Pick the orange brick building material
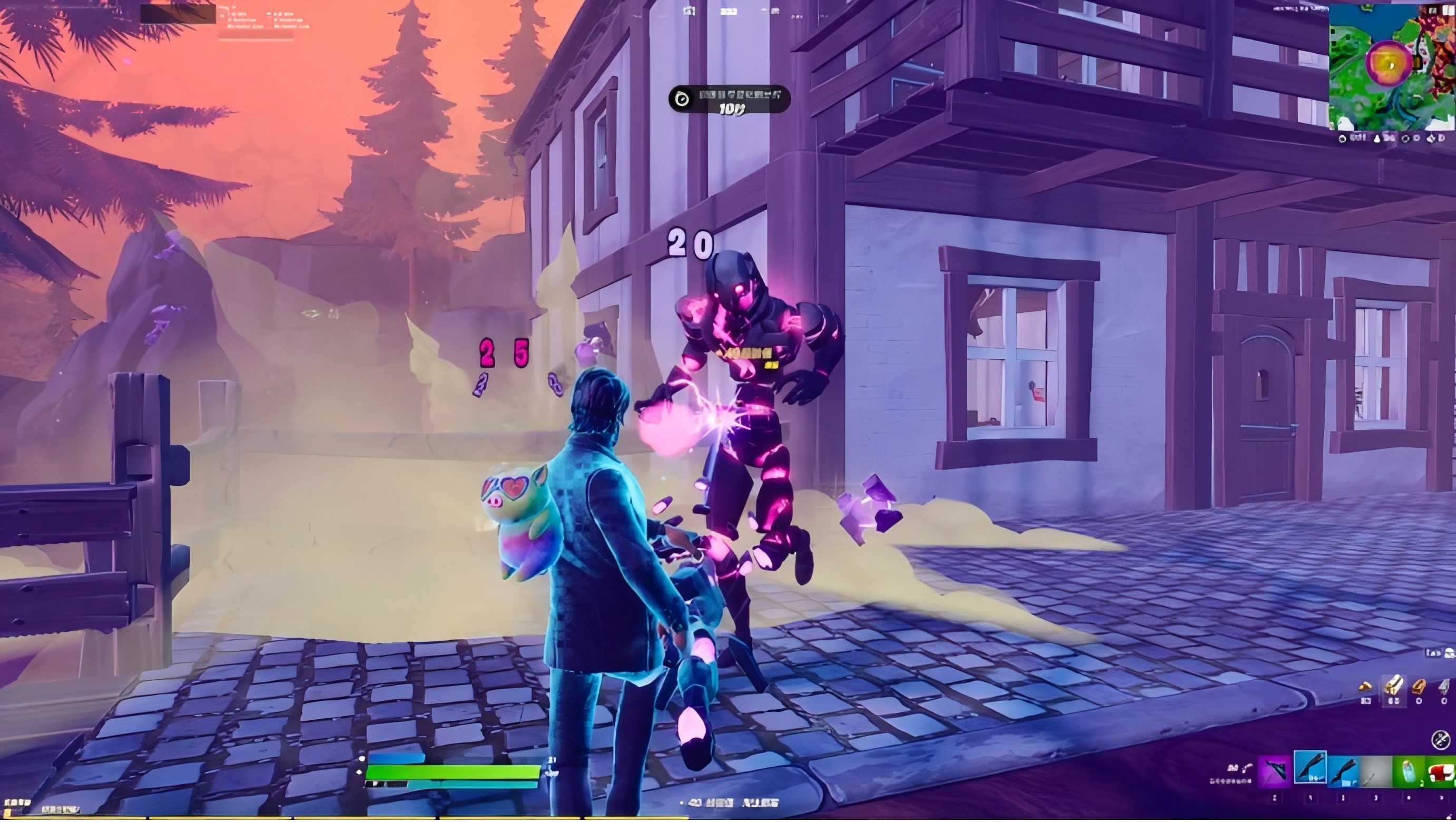Image resolution: width=1456 pixels, height=822 pixels. point(1419,688)
